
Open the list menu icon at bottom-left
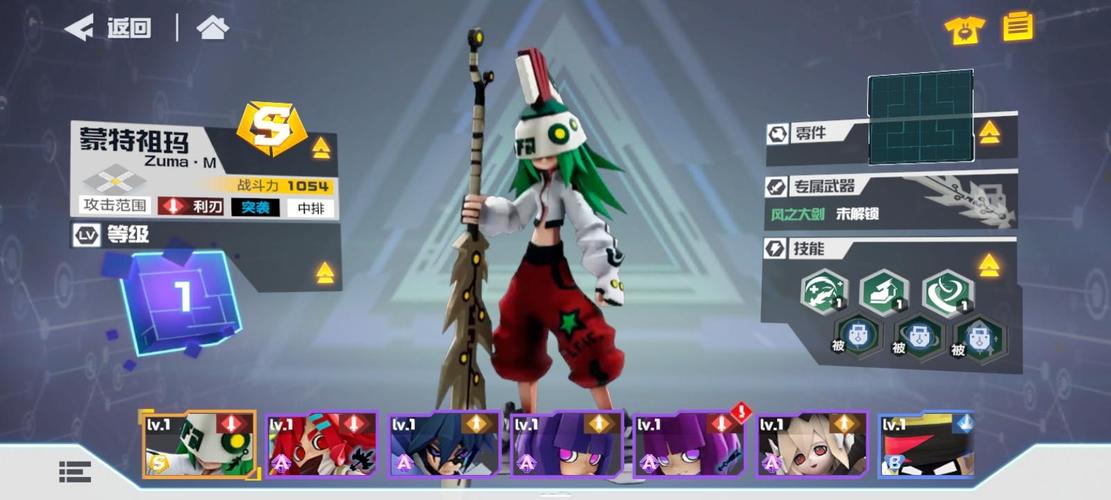75,472
